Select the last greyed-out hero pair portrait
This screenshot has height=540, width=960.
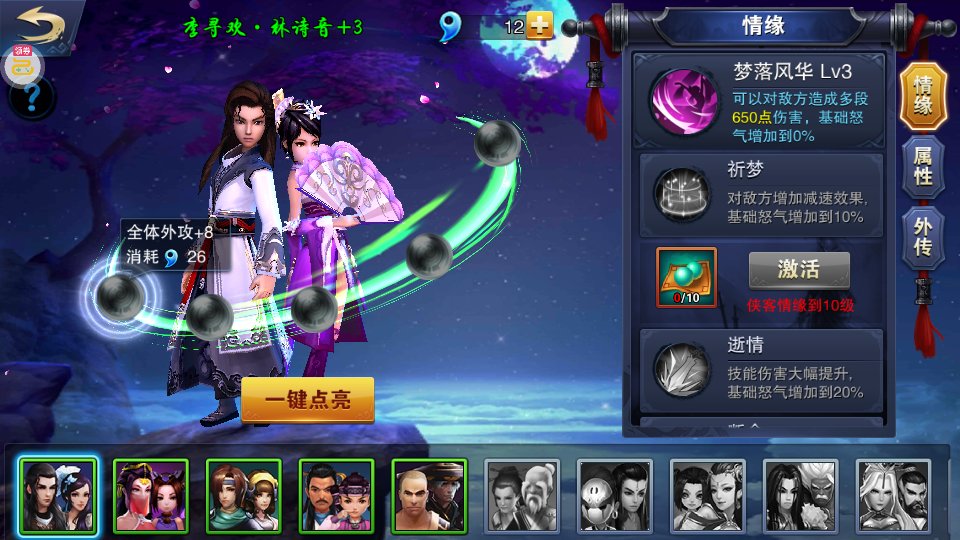[x=892, y=495]
